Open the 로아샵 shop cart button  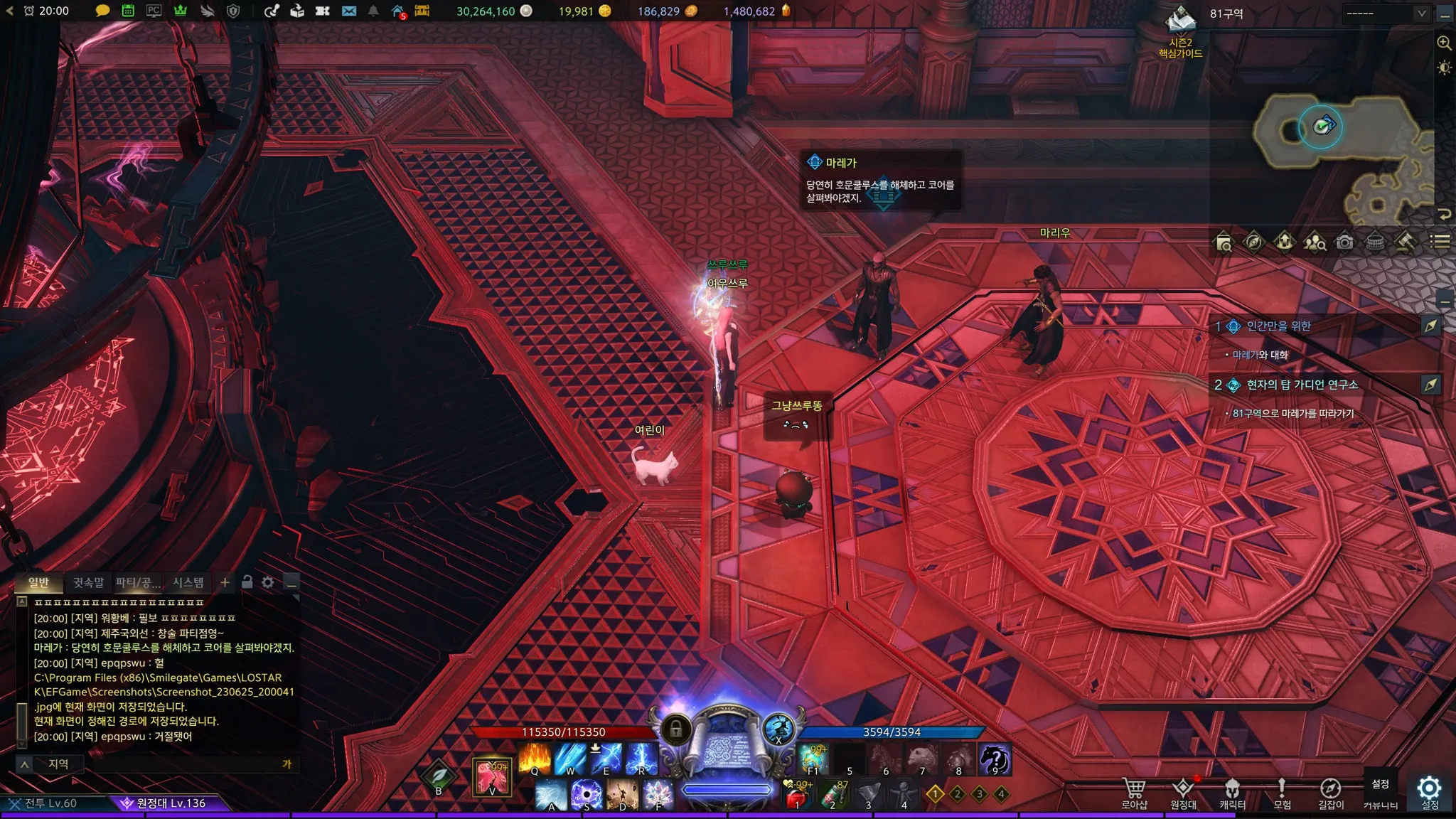(1134, 793)
